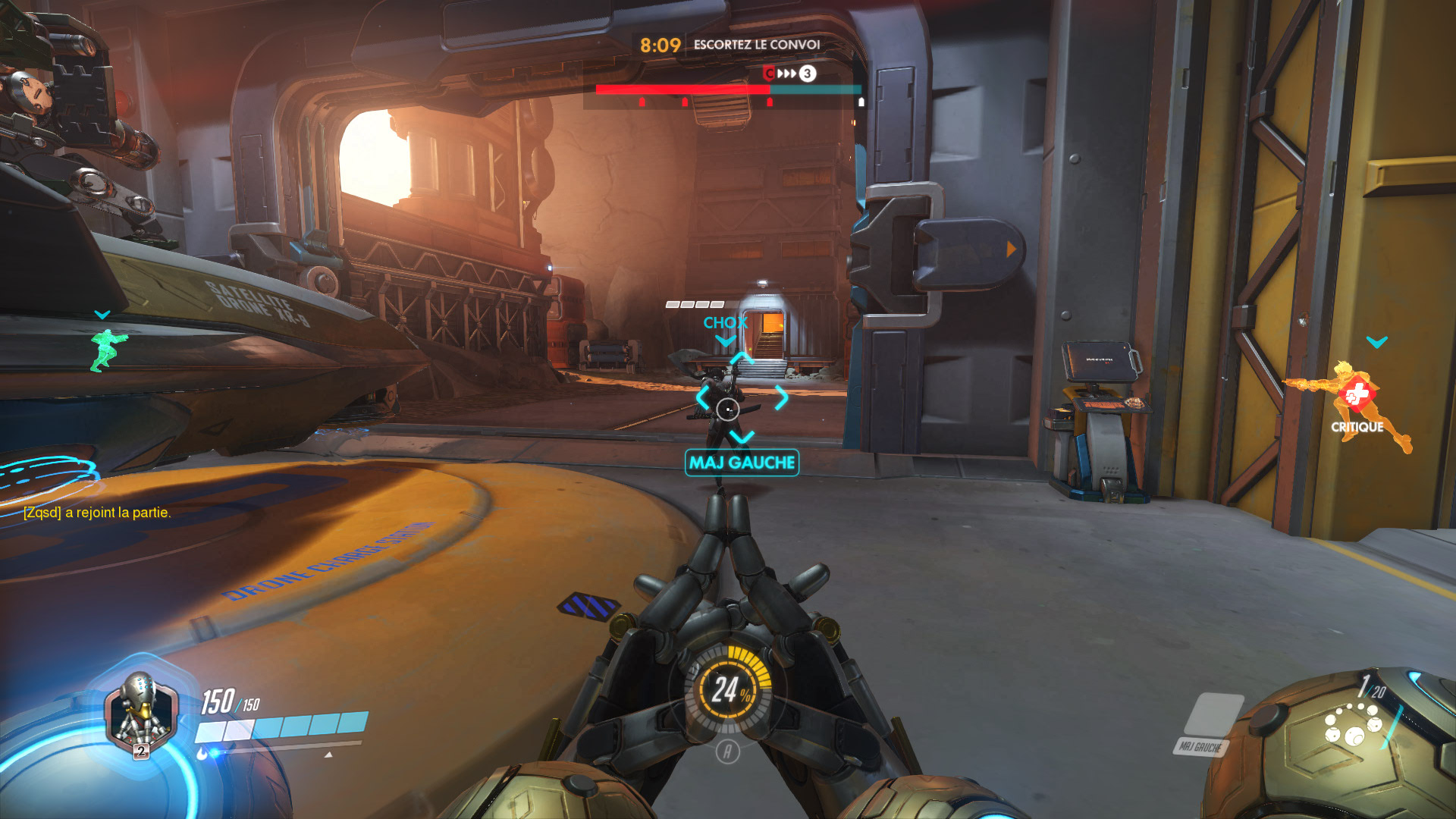The image size is (1456, 819).
Task: Click the Zenyatta hero portrait
Action: point(141,714)
